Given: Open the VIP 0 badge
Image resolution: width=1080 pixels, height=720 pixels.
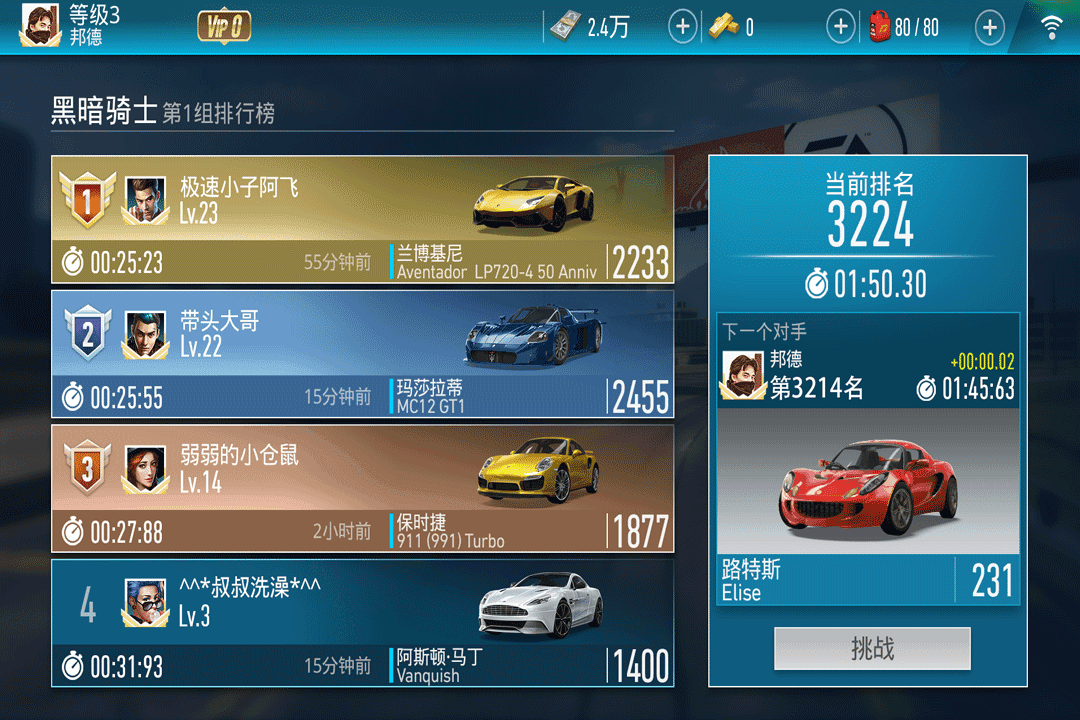Looking at the screenshot, I should (x=224, y=27).
